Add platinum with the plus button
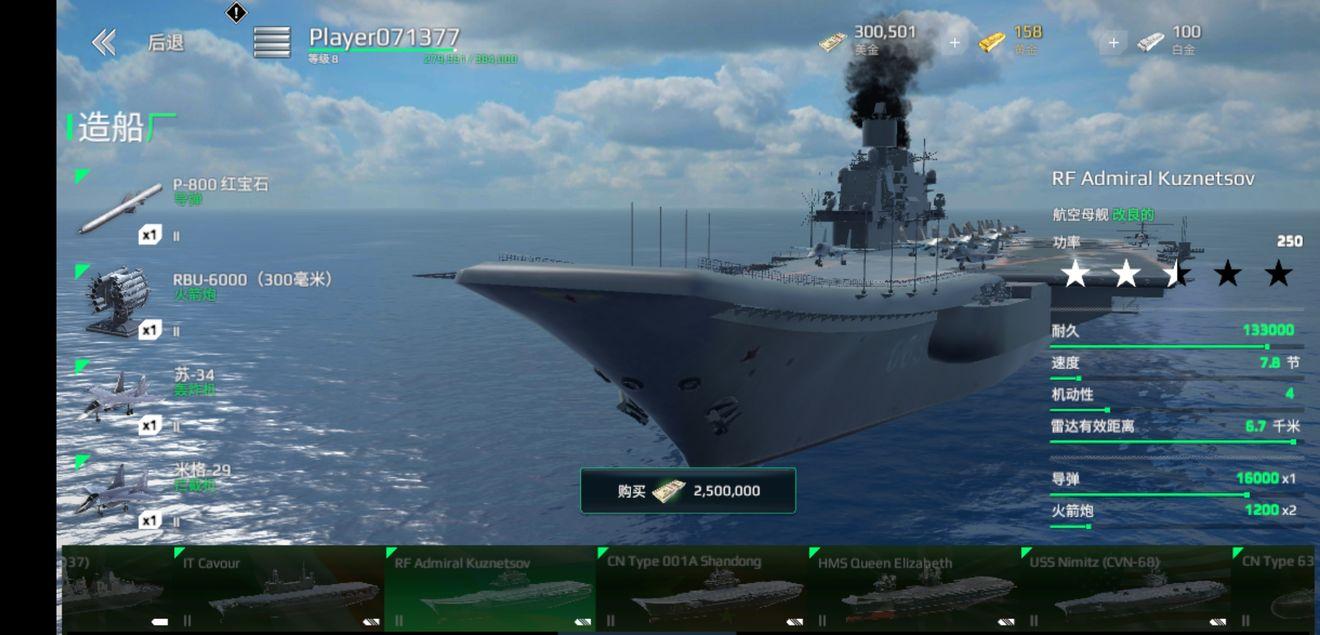Viewport: 1320px width, 635px height. (1113, 43)
